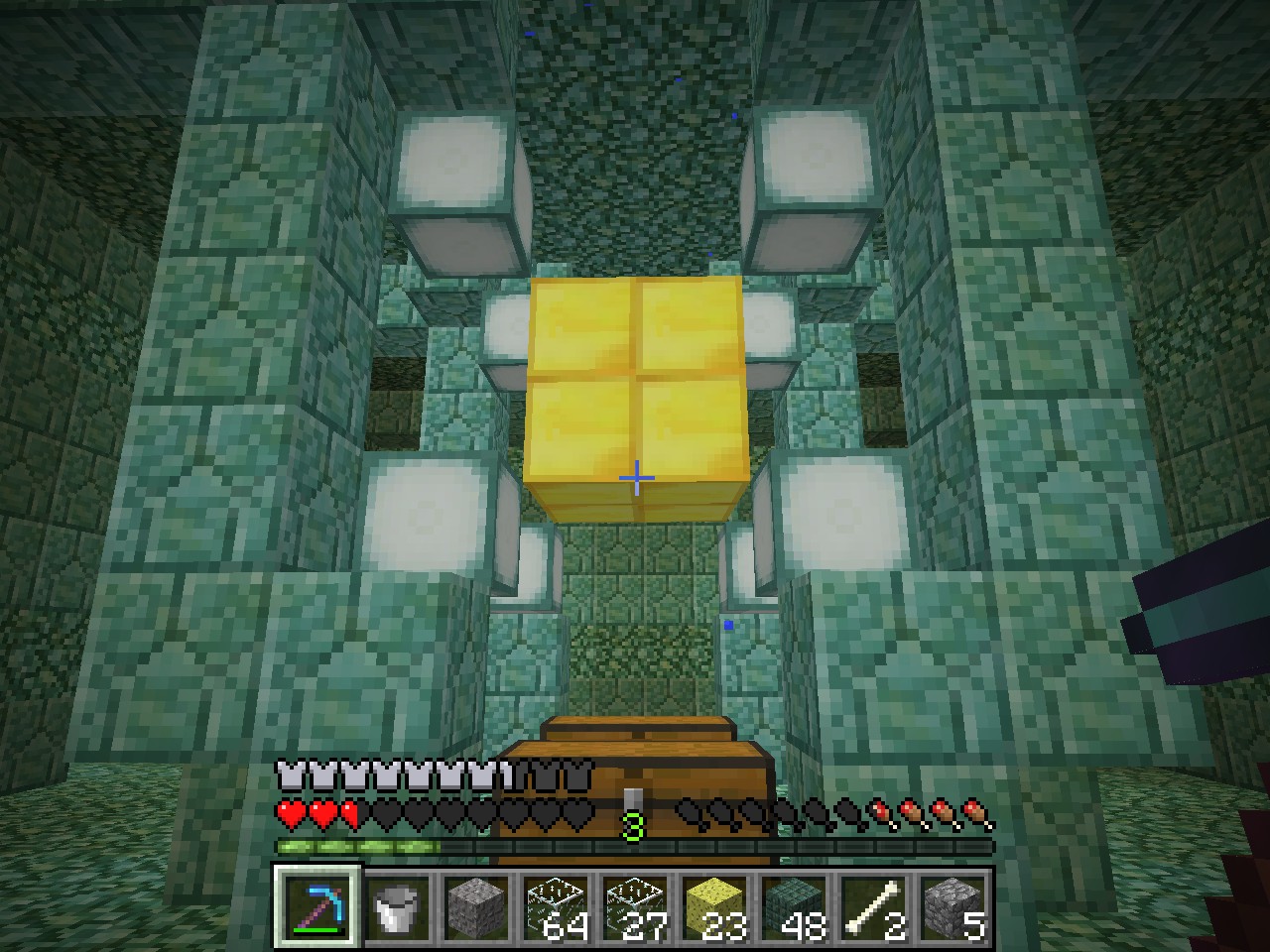Select the cobblestone stack of 5
The image size is (1270, 952).
coord(952,907)
